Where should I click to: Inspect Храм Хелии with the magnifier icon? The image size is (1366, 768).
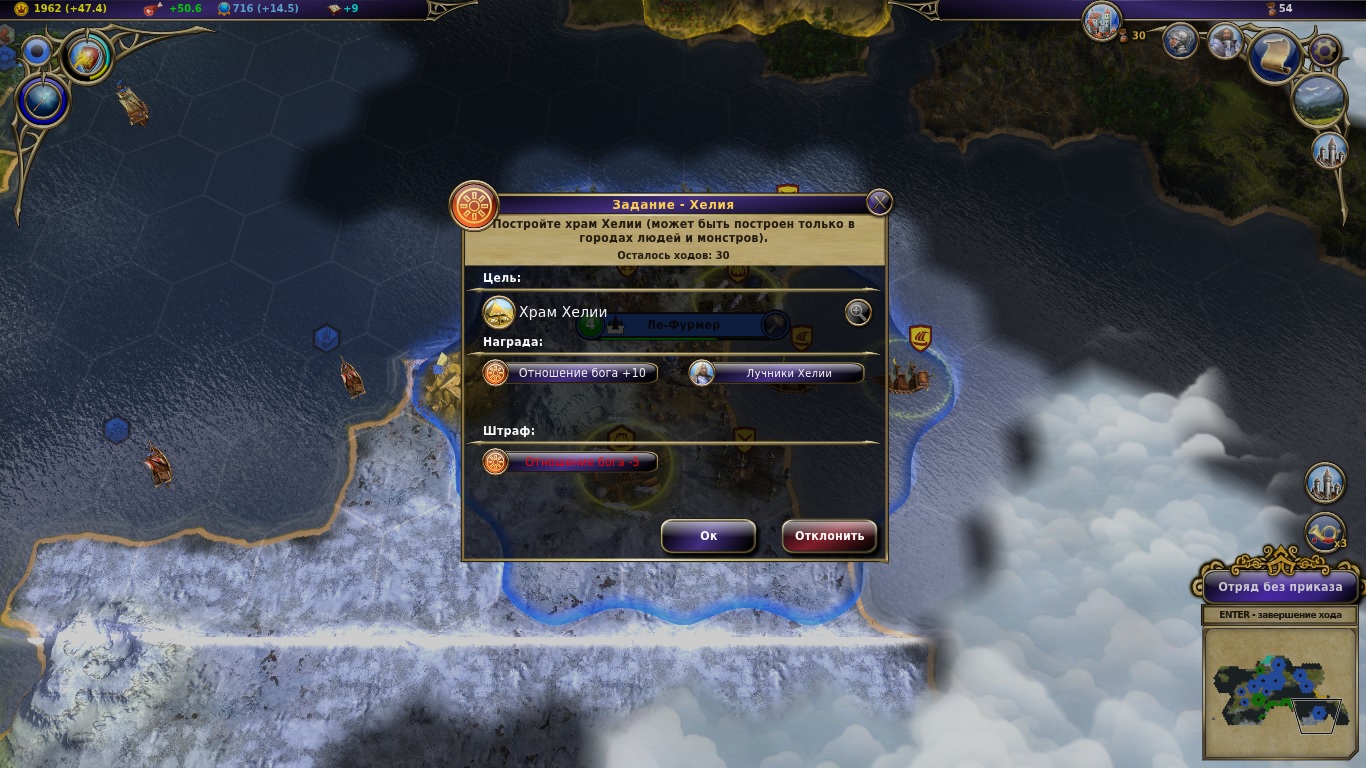(858, 313)
